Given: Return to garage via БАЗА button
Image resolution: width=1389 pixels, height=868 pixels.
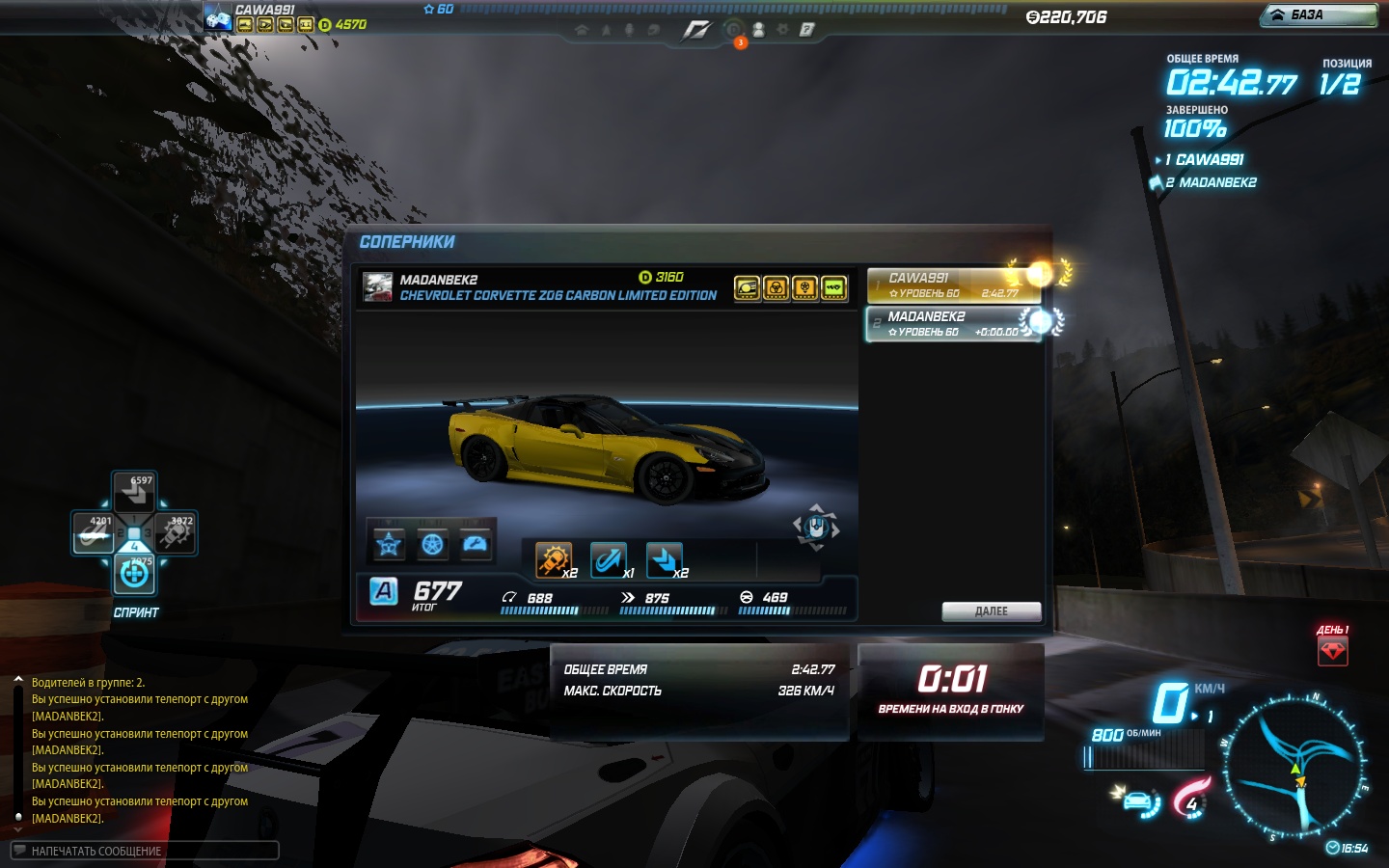Looking at the screenshot, I should point(1319,15).
